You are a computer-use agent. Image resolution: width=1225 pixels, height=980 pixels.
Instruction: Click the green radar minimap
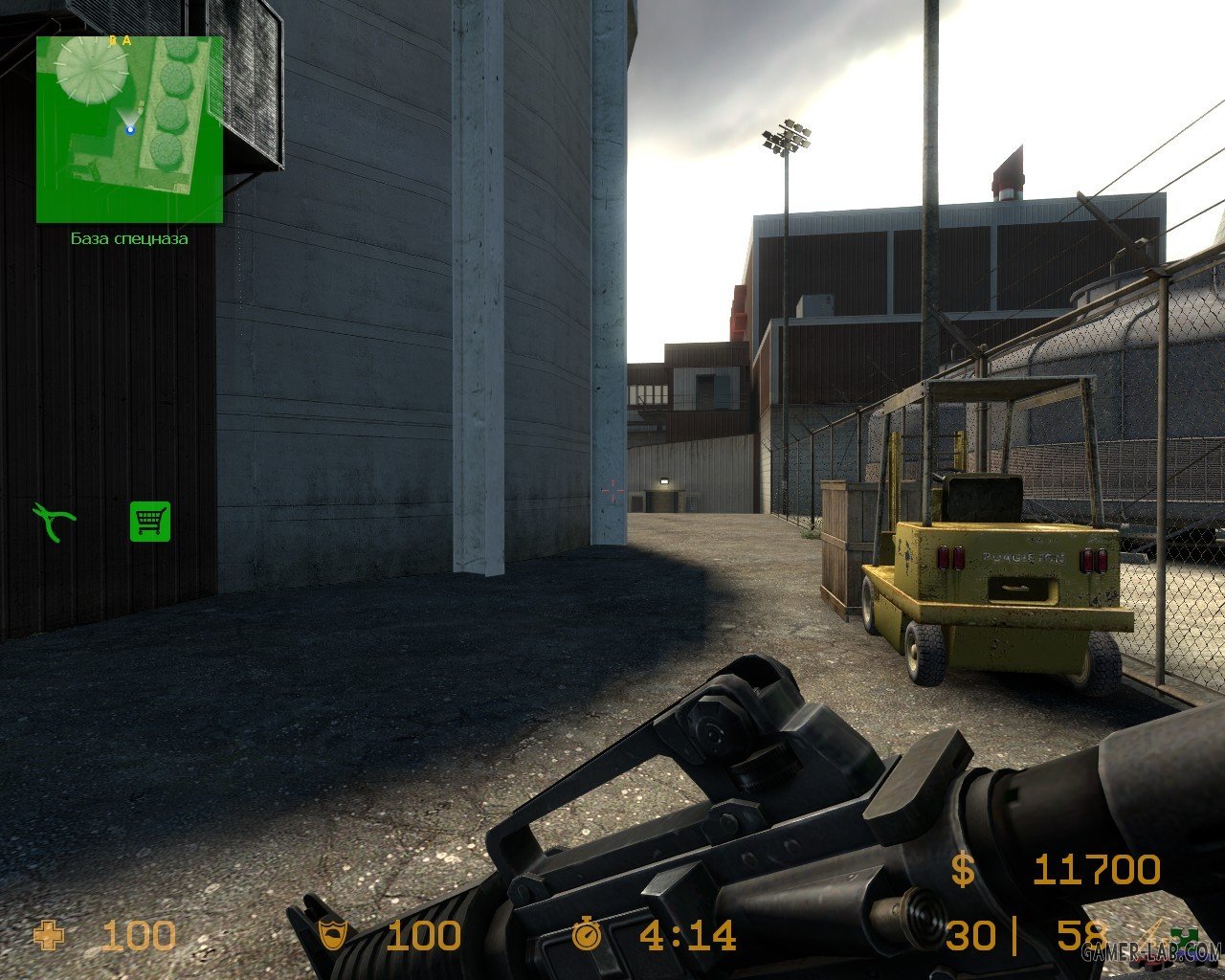[129, 129]
